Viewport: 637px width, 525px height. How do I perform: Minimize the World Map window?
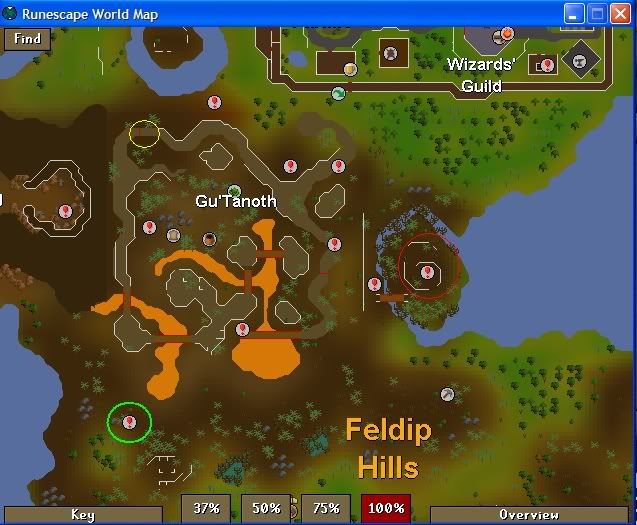[574, 14]
